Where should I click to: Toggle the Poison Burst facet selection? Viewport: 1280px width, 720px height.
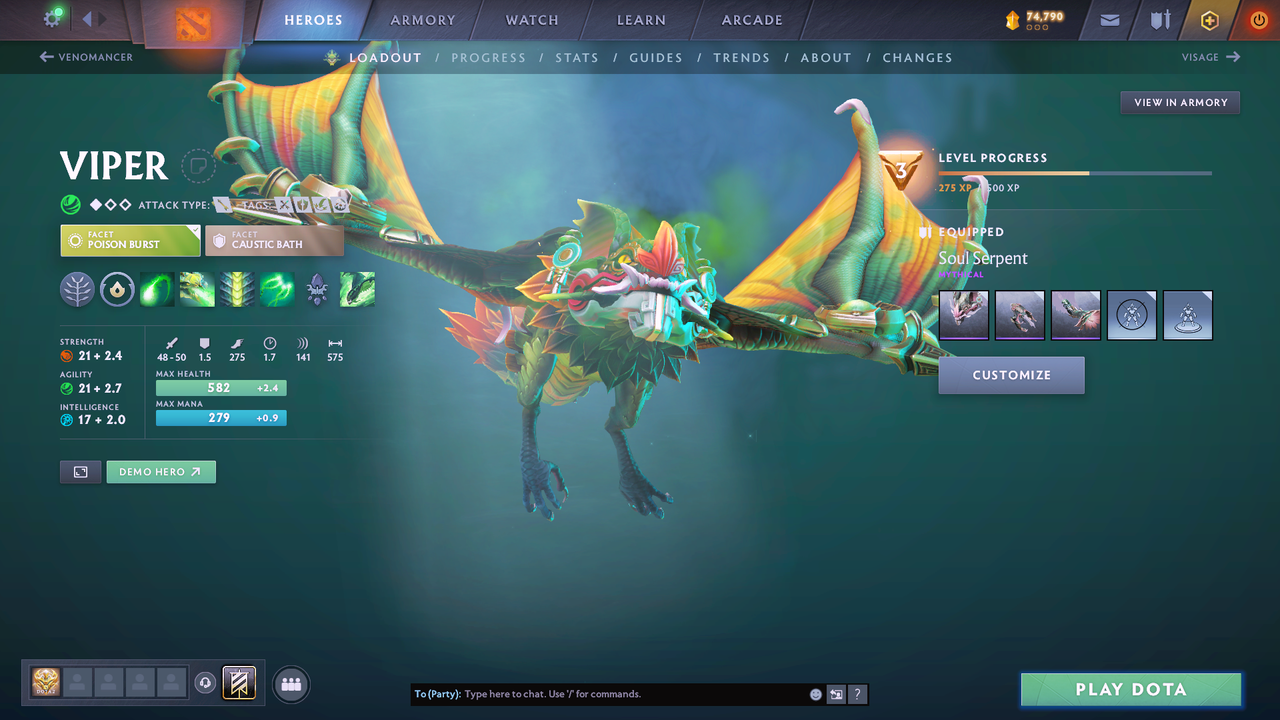click(130, 240)
